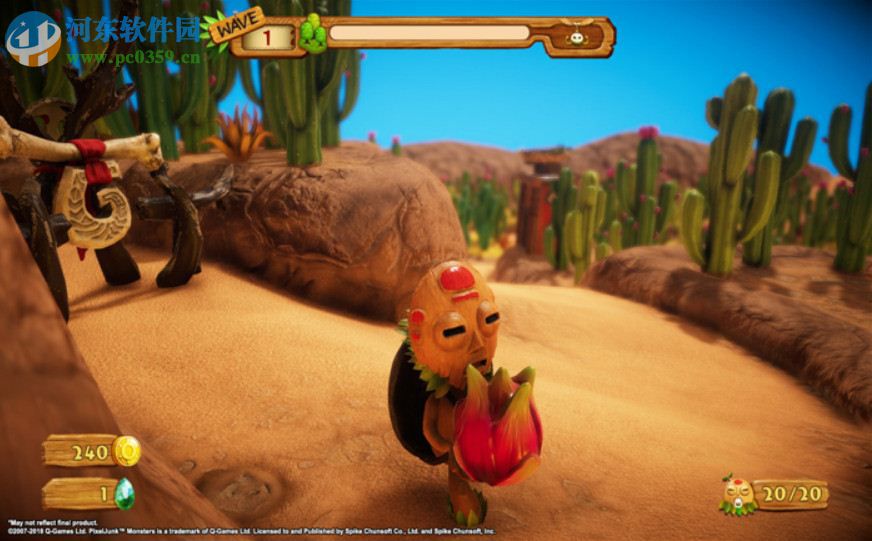Select the boss skull icon on wave bar
872x541 pixels.
579,37
